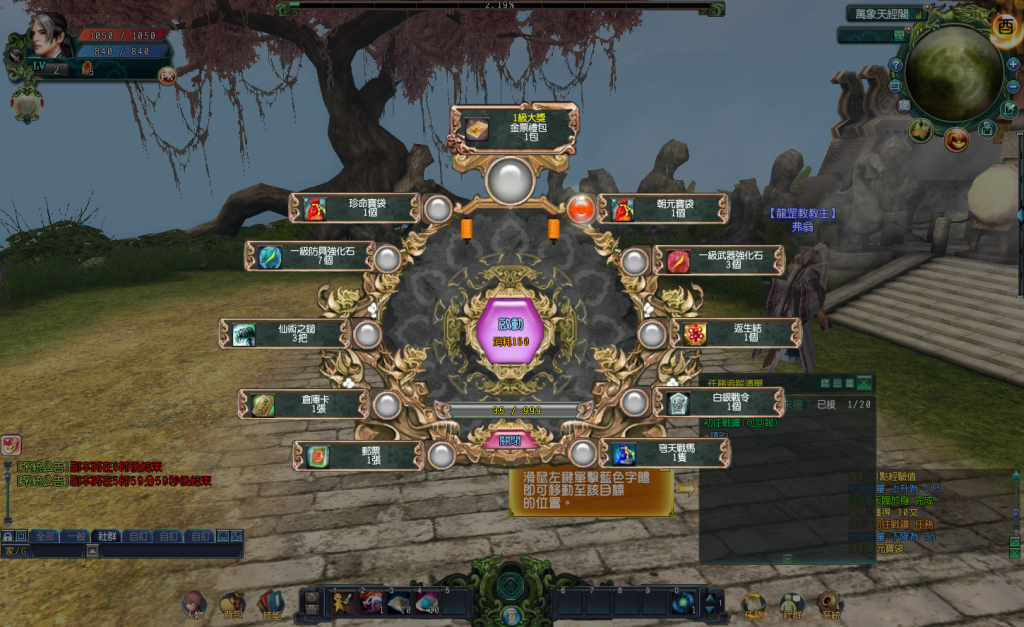Viewport: 1024px width, 627px height.
Task: Open the 技能 skills book menu
Action: 270,603
